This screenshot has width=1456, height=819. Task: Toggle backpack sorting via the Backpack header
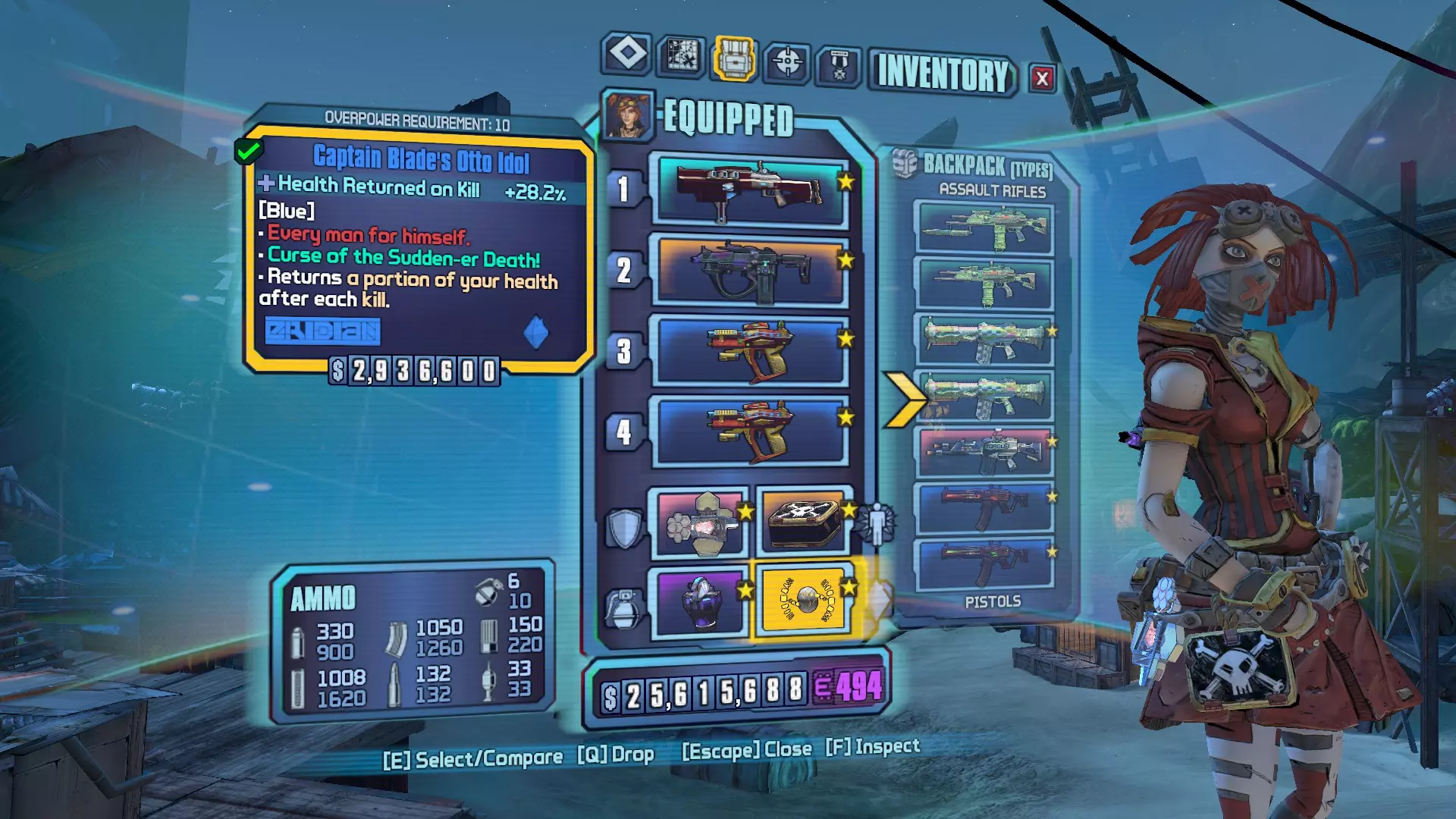(986, 165)
